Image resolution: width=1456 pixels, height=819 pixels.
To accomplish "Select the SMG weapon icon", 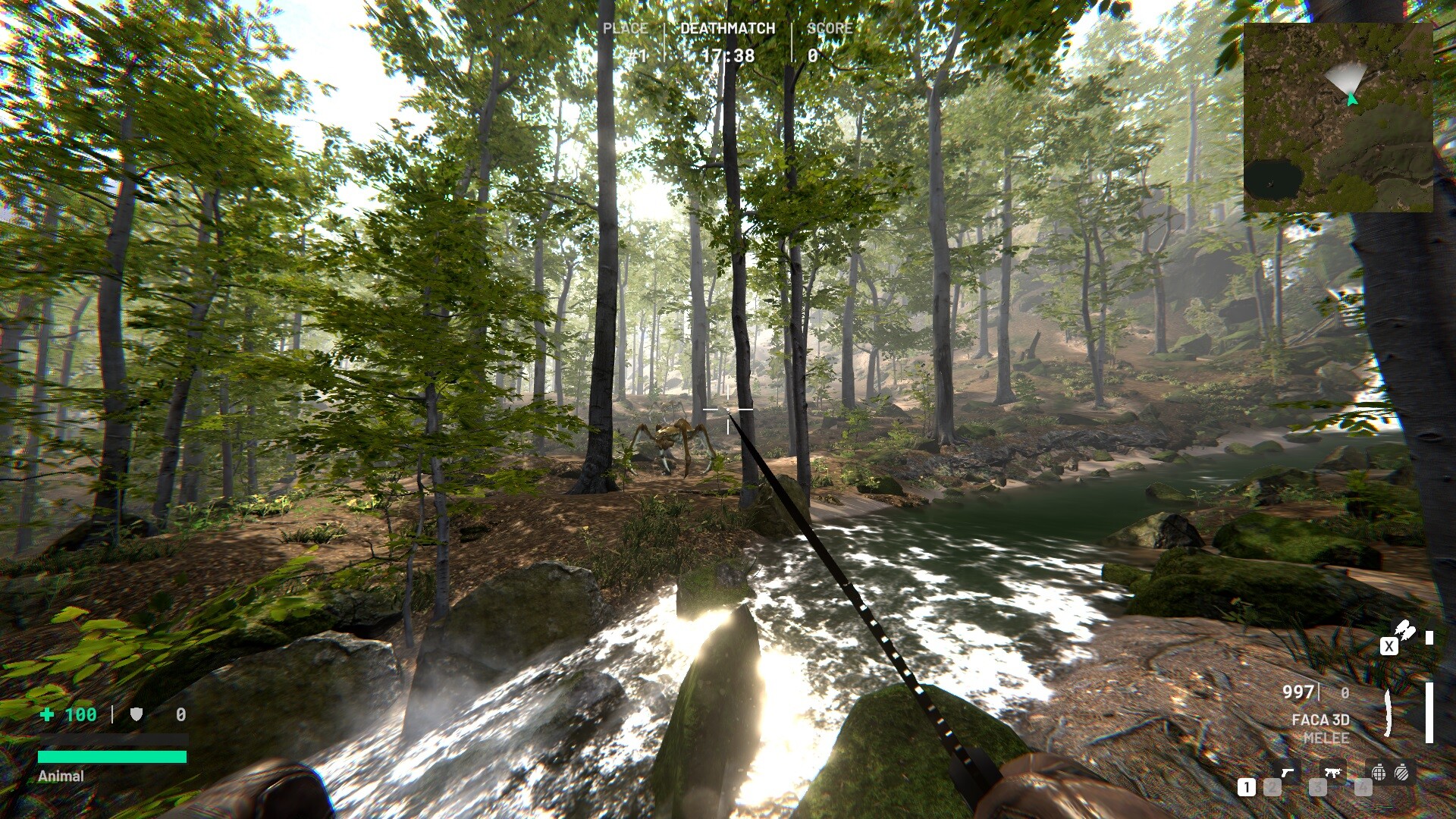I will coord(1334,772).
